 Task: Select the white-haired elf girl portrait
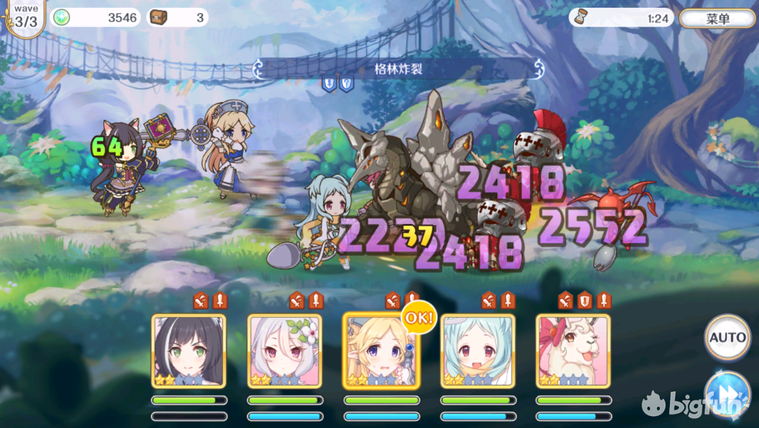285,351
